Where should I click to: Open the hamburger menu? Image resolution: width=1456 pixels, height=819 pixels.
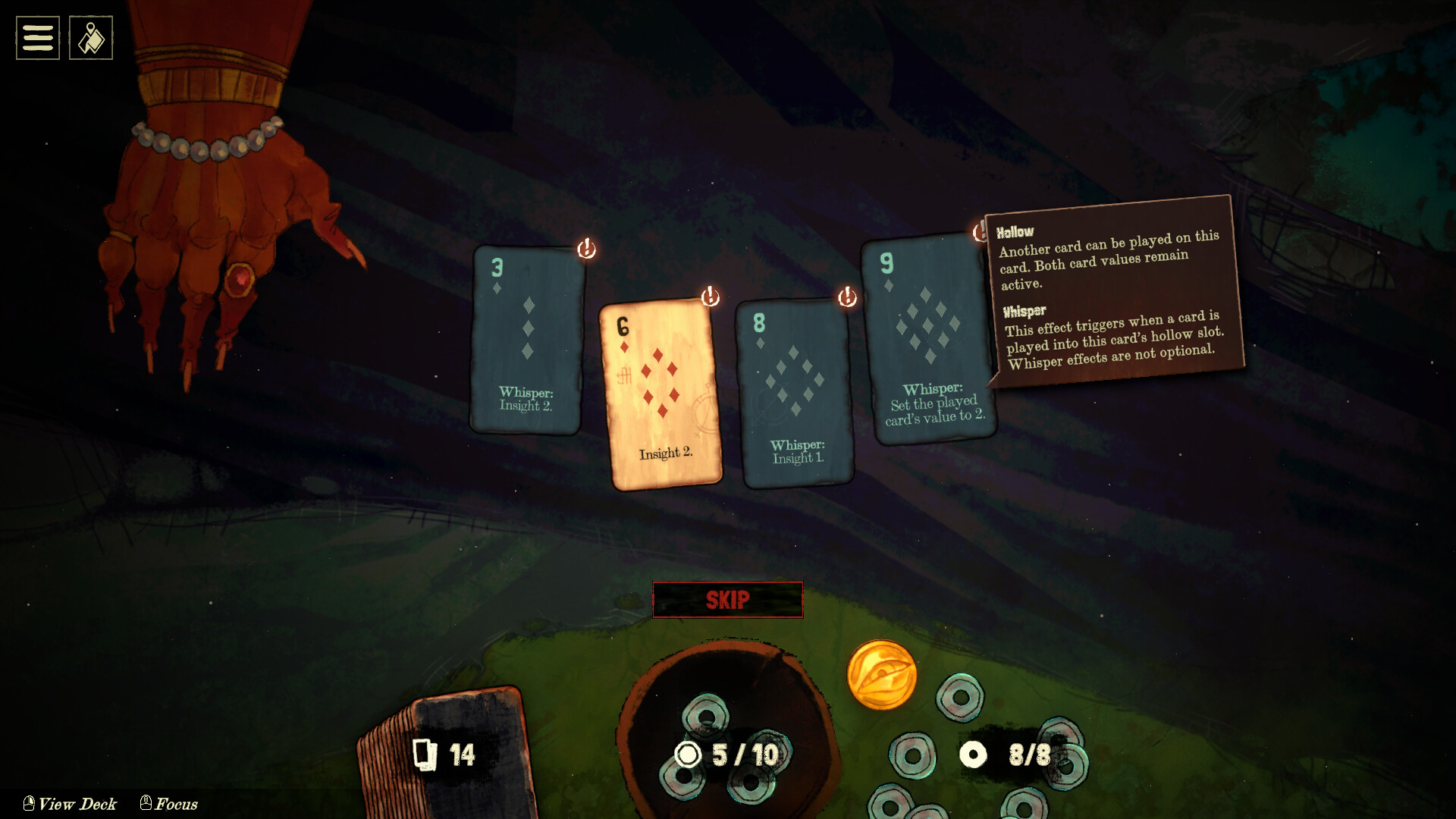[38, 38]
